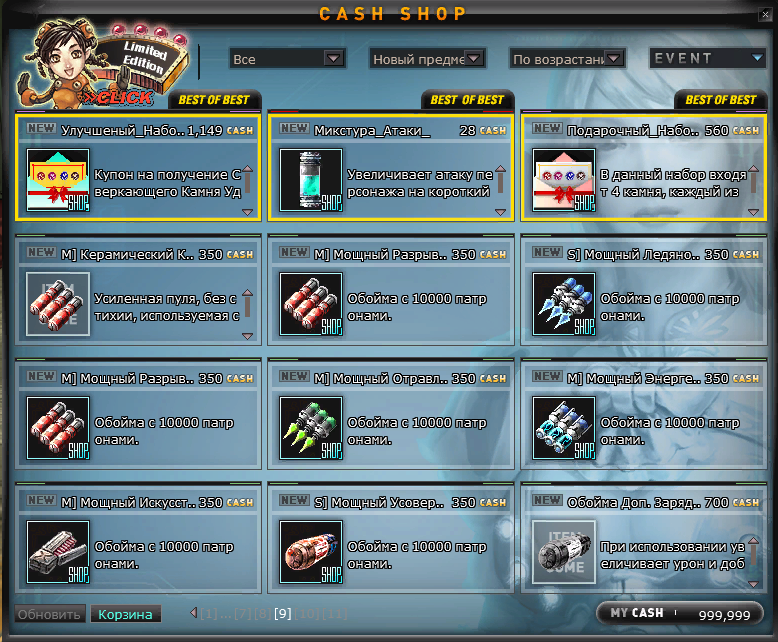Refresh the shop with Обновить button
Screen dimensions: 778x642
[x=48, y=614]
